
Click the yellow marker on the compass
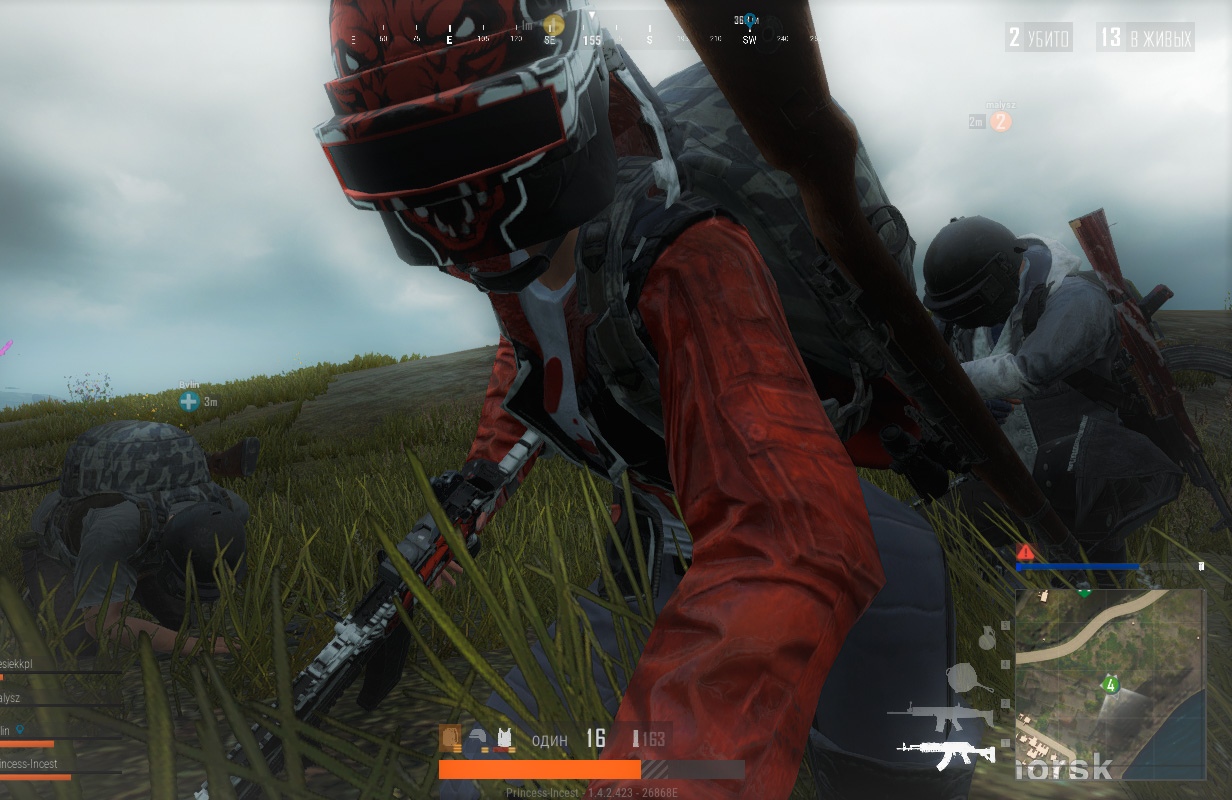coord(553,25)
